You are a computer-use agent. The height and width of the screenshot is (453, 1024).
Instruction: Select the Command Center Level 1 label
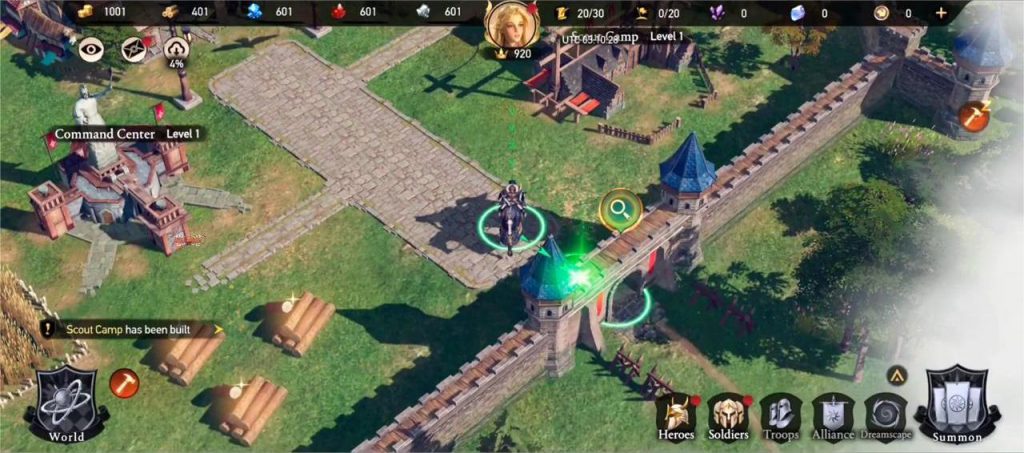[128, 133]
